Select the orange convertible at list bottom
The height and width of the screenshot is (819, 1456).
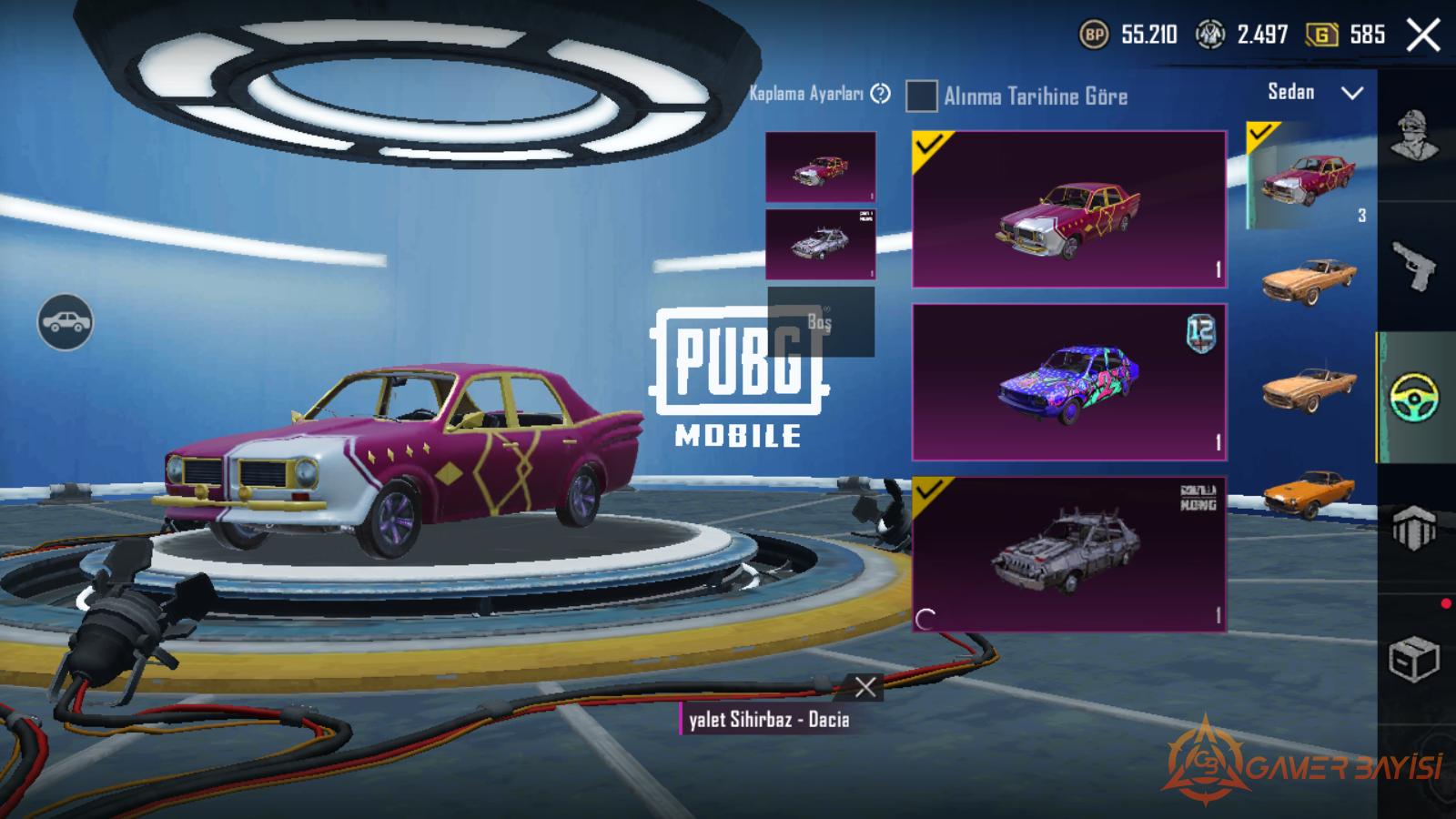[x=1309, y=492]
